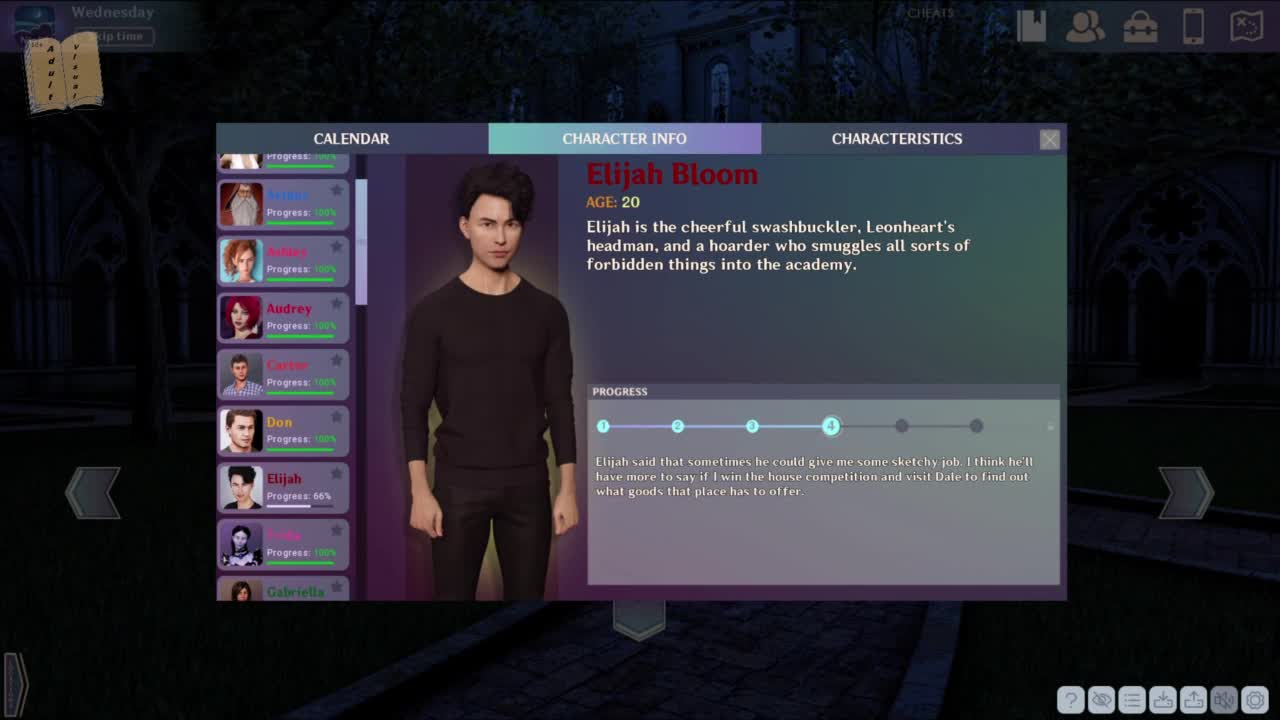Toggle the mute sound button
This screenshot has height=720, width=1280.
pos(1224,700)
